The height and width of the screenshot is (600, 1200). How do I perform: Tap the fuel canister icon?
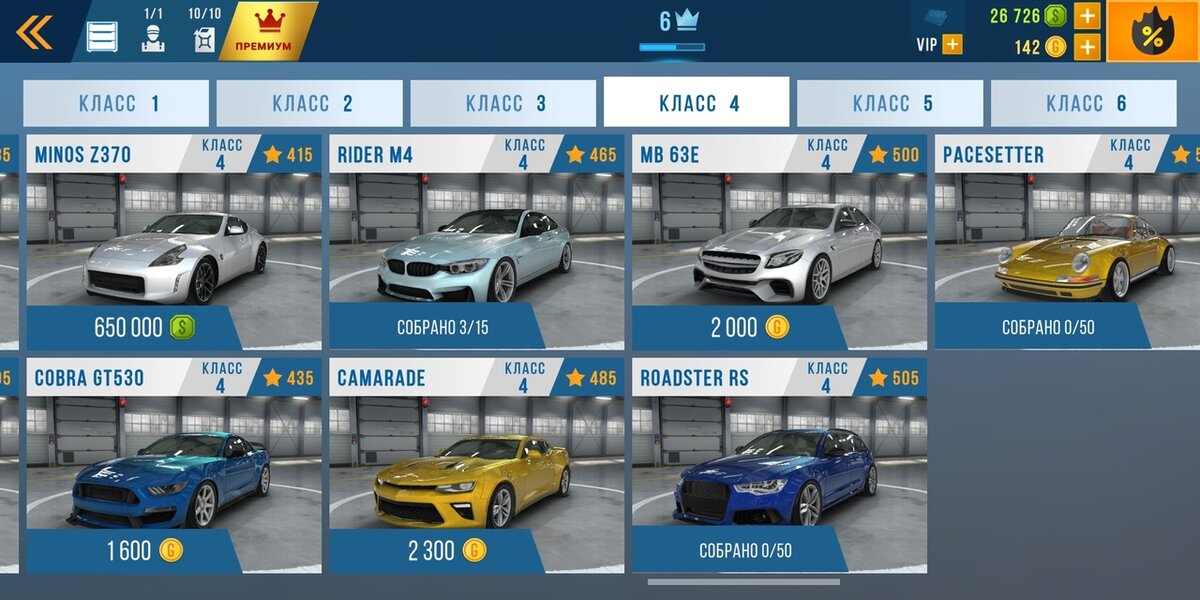[x=204, y=39]
